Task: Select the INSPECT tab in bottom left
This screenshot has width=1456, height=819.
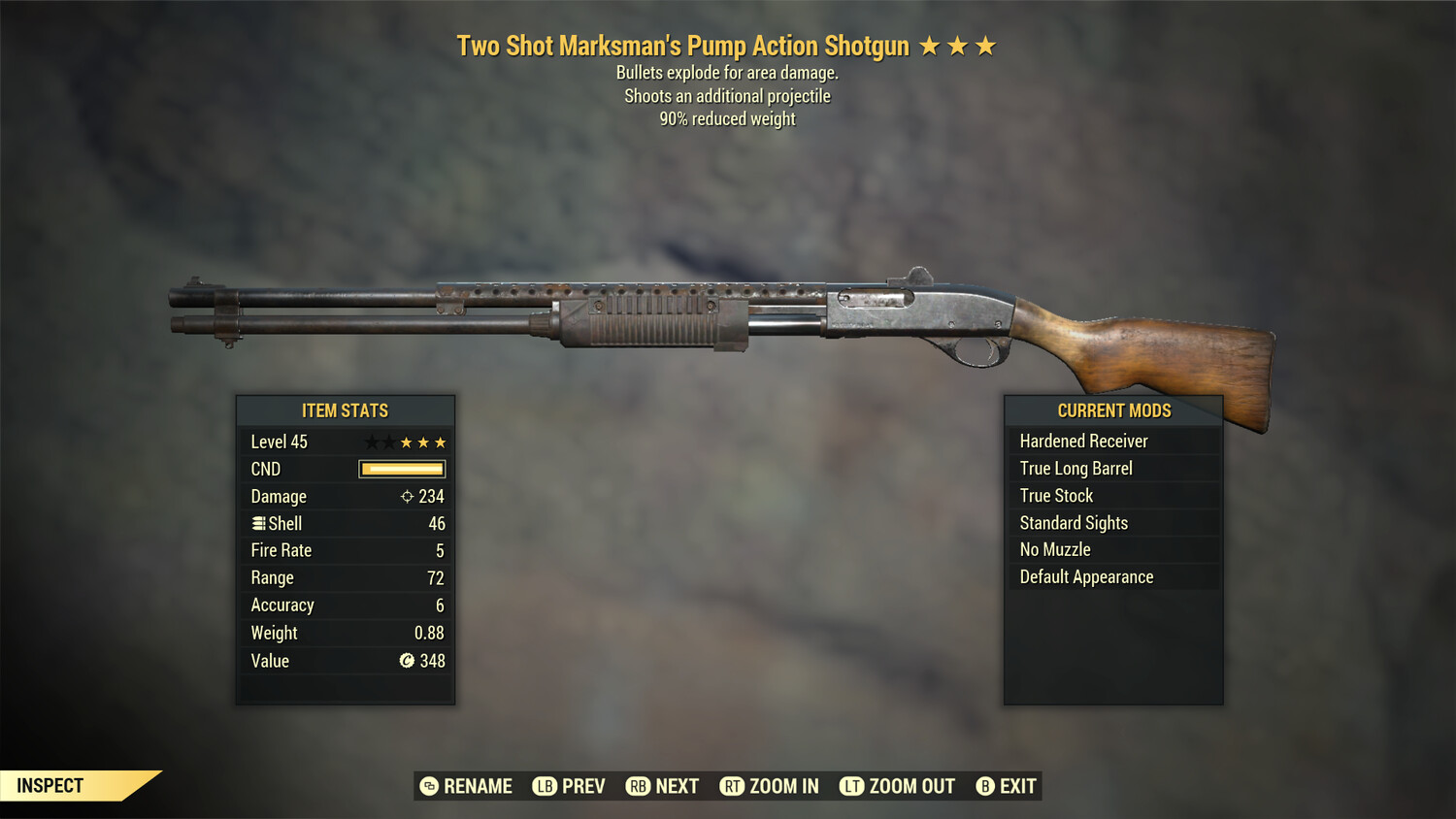Action: click(x=50, y=785)
